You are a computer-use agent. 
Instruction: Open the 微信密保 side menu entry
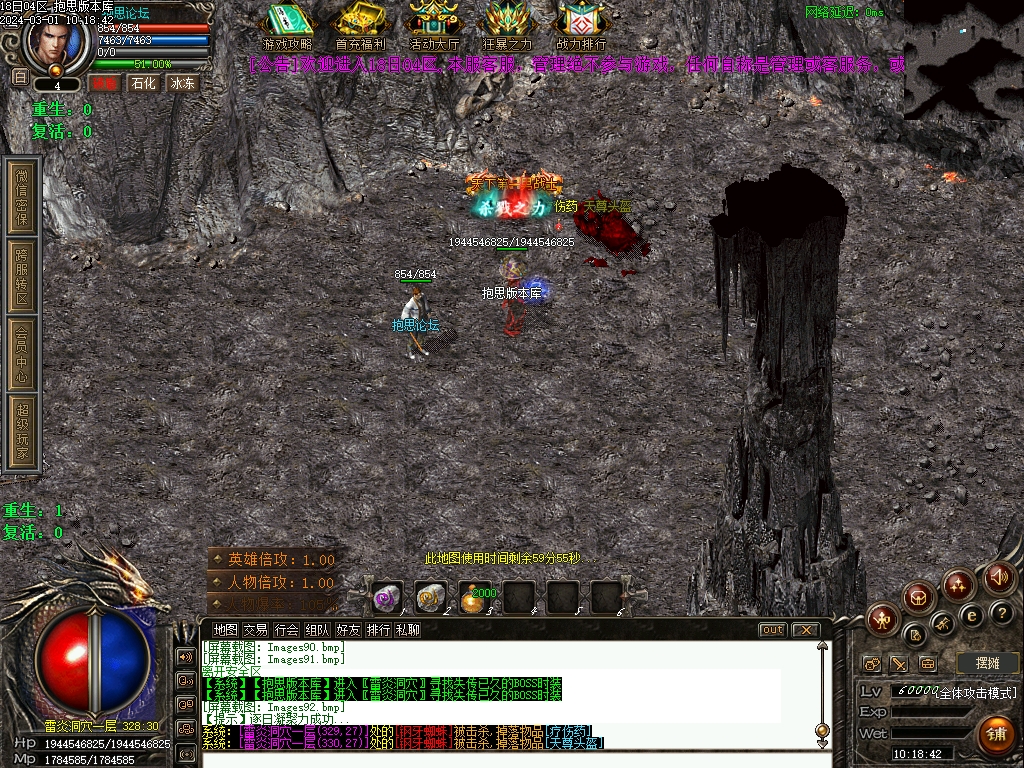pyautogui.click(x=22, y=196)
